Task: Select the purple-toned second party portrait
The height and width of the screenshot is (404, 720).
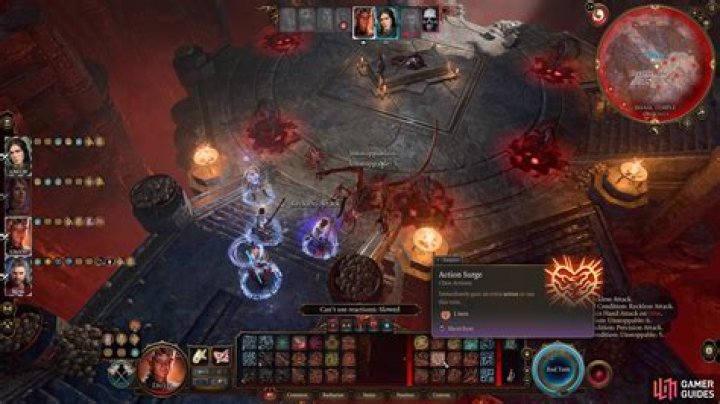Action: (x=18, y=193)
